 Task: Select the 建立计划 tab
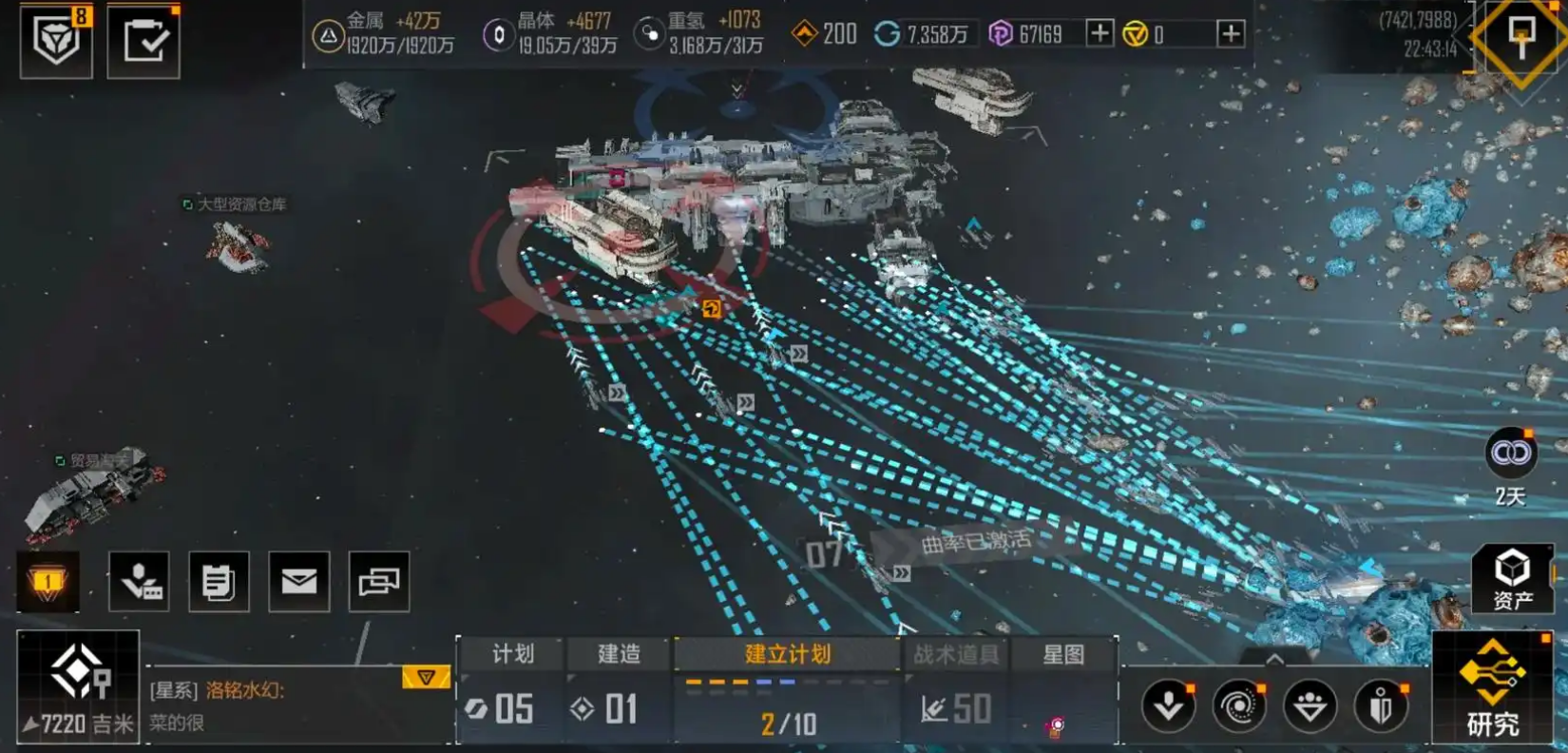[x=787, y=654]
